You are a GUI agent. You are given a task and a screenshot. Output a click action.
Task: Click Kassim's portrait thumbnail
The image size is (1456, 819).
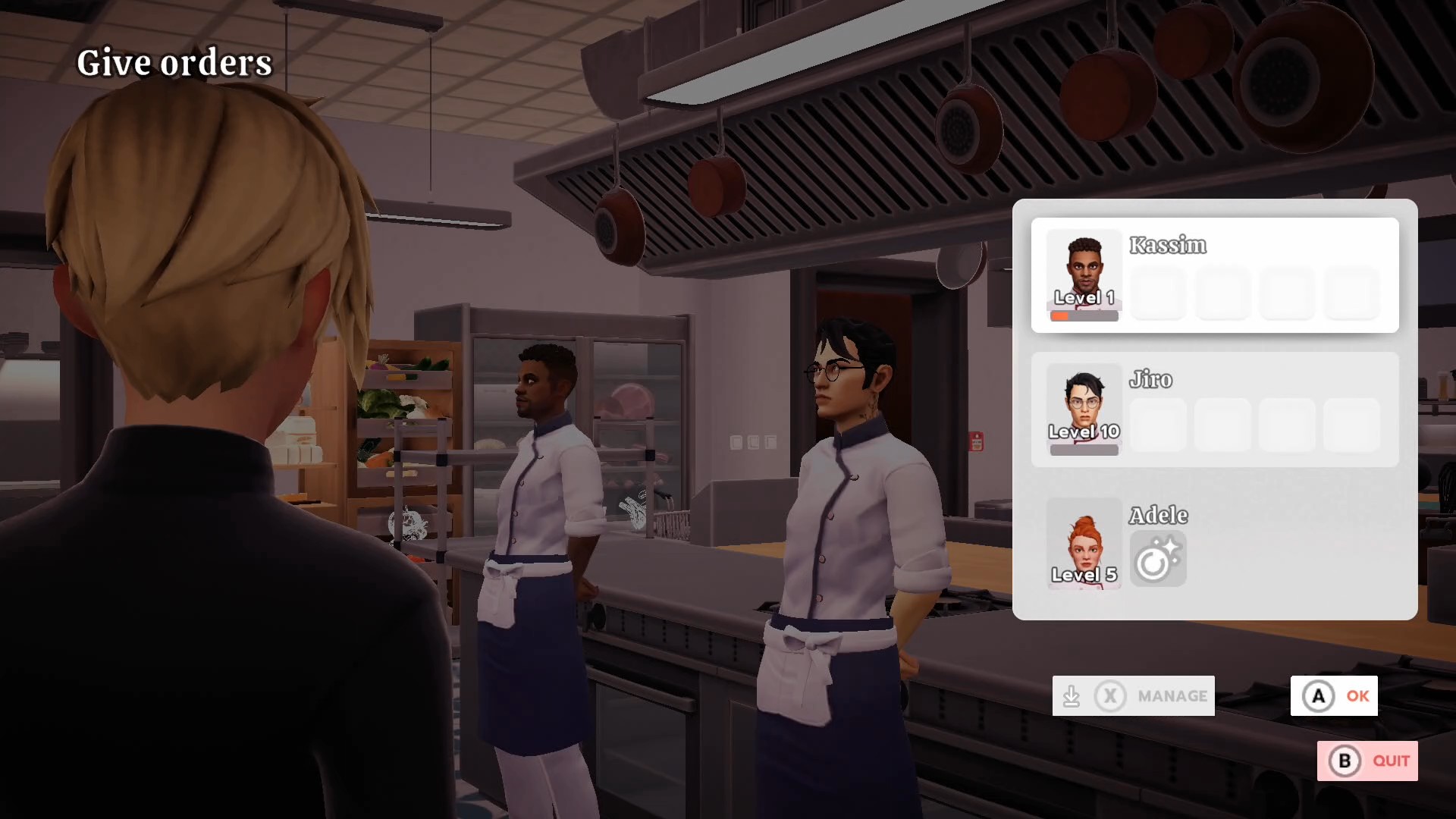click(1084, 275)
